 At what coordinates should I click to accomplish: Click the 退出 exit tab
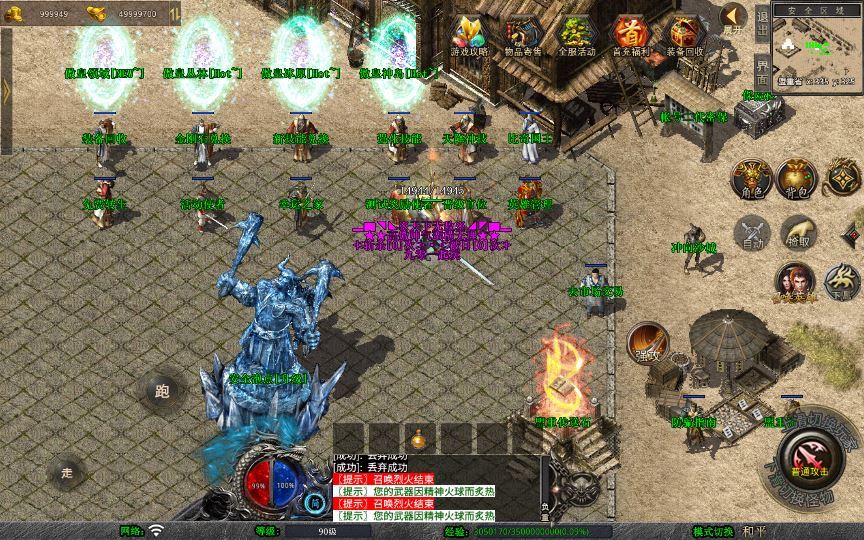click(x=762, y=25)
